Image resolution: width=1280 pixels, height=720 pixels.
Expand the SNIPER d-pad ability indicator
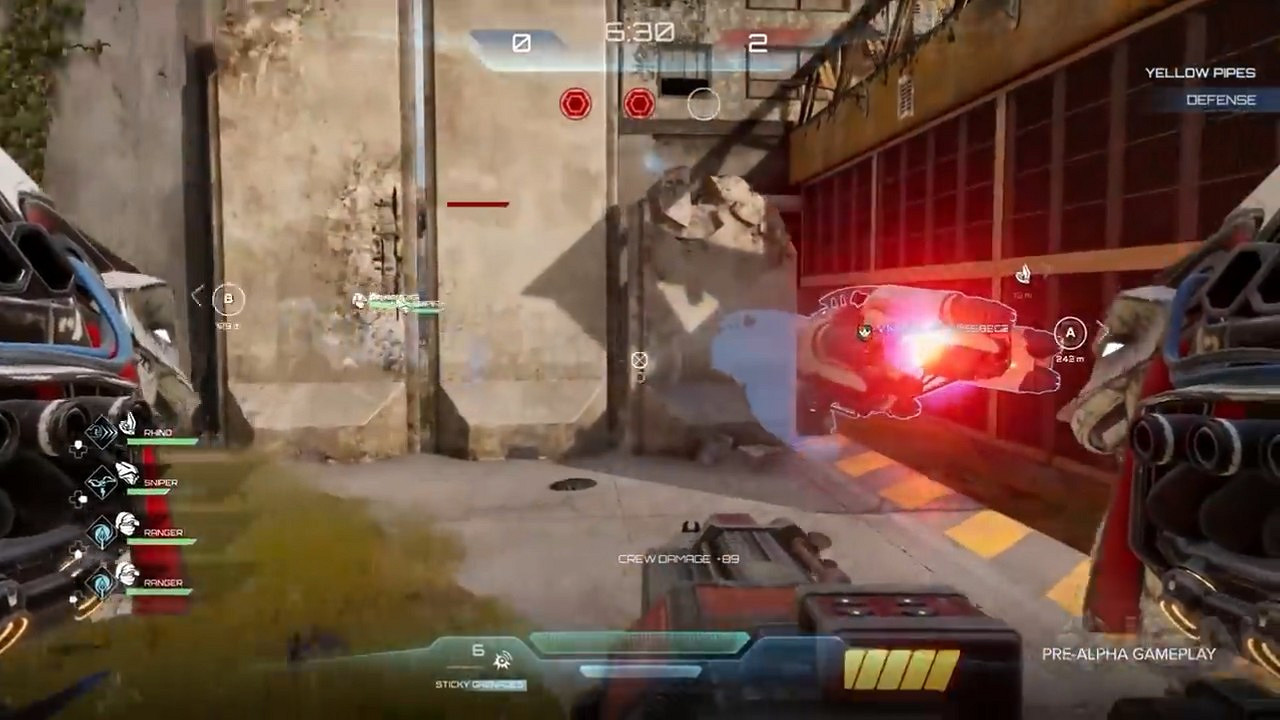click(x=78, y=499)
